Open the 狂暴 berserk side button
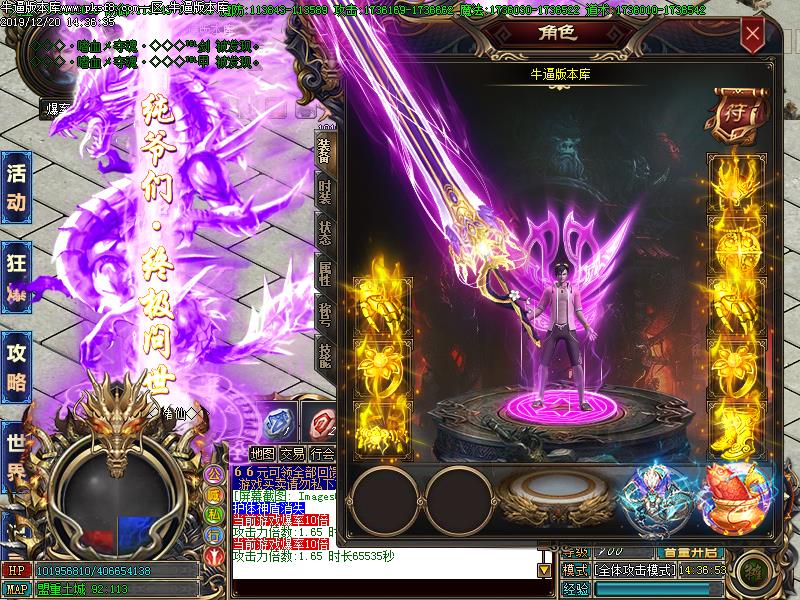Viewport: 800px width, 600px height. coord(16,272)
